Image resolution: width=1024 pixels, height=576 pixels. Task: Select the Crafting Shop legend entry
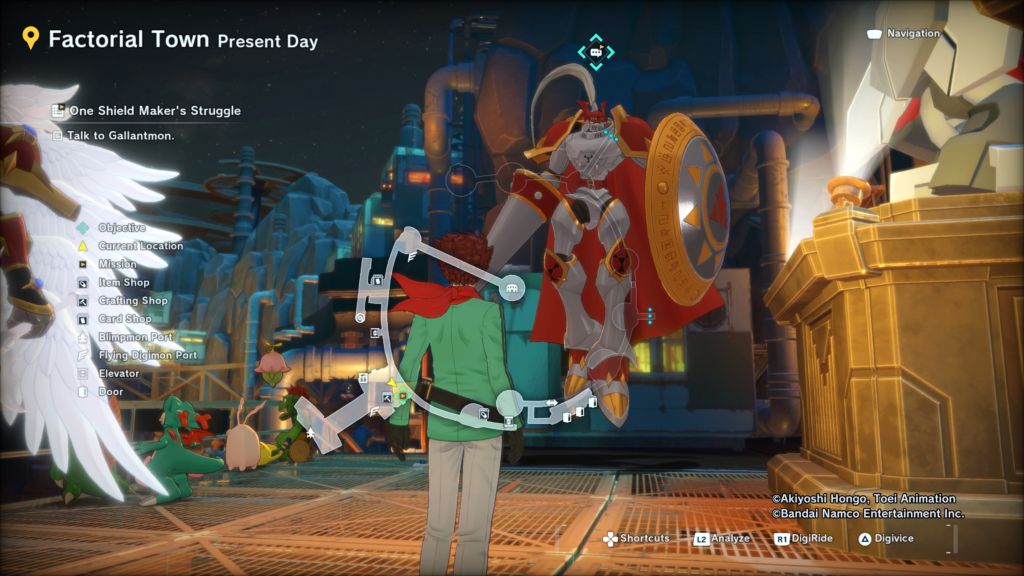point(132,301)
